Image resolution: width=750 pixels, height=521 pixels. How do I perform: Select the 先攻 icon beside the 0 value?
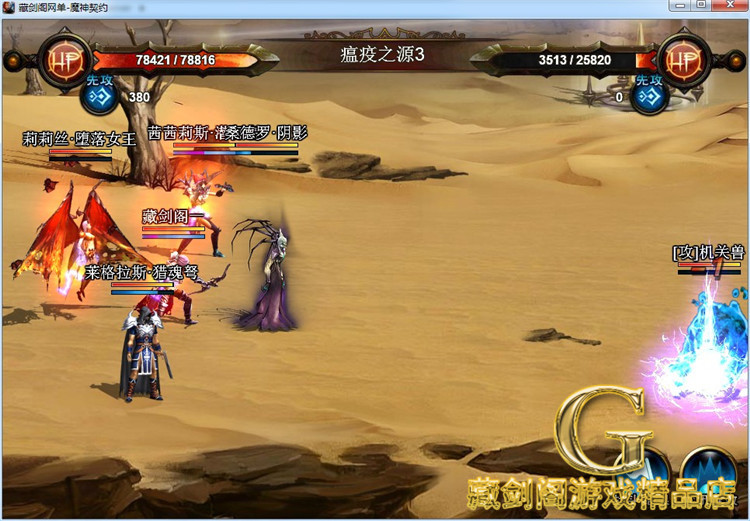(x=651, y=97)
